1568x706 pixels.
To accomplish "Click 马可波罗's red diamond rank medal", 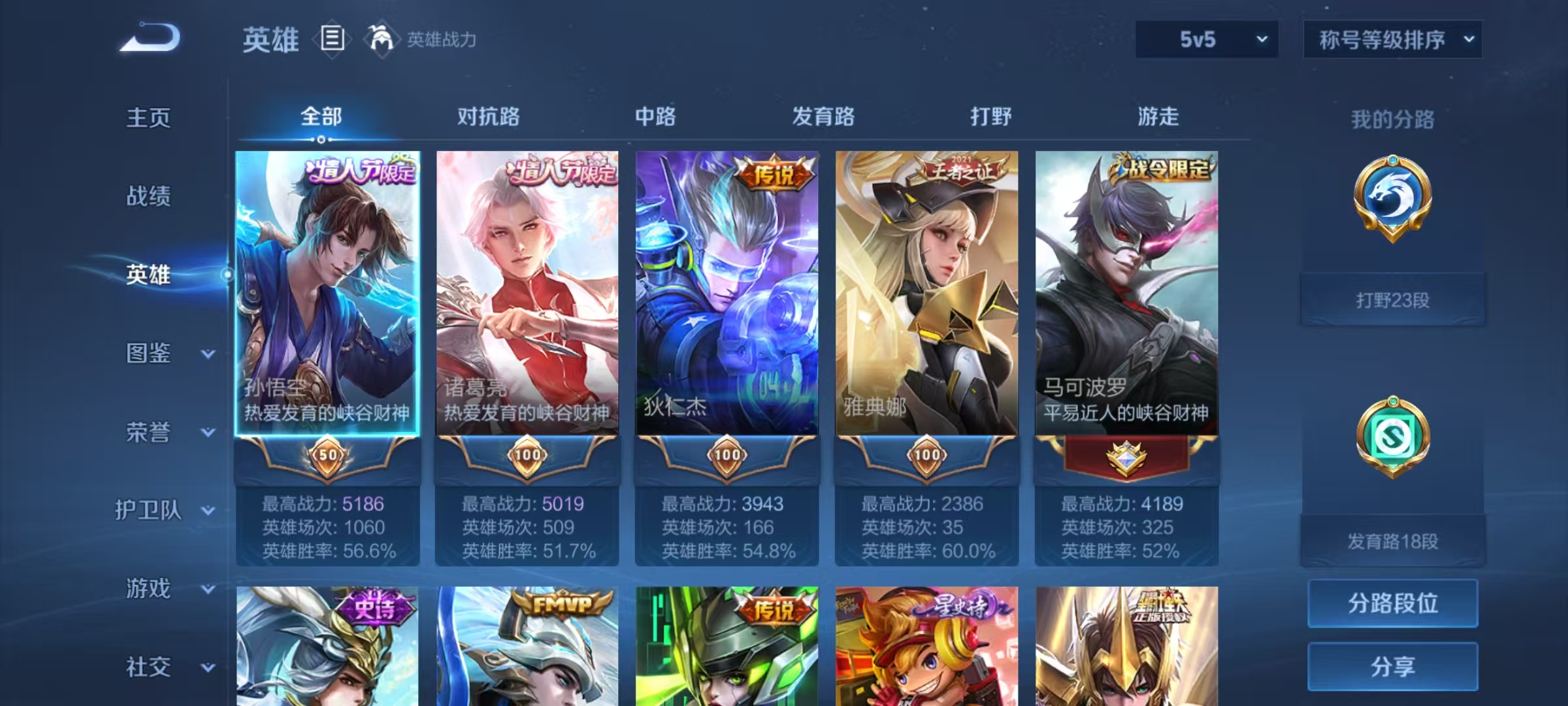I will pyautogui.click(x=1126, y=458).
